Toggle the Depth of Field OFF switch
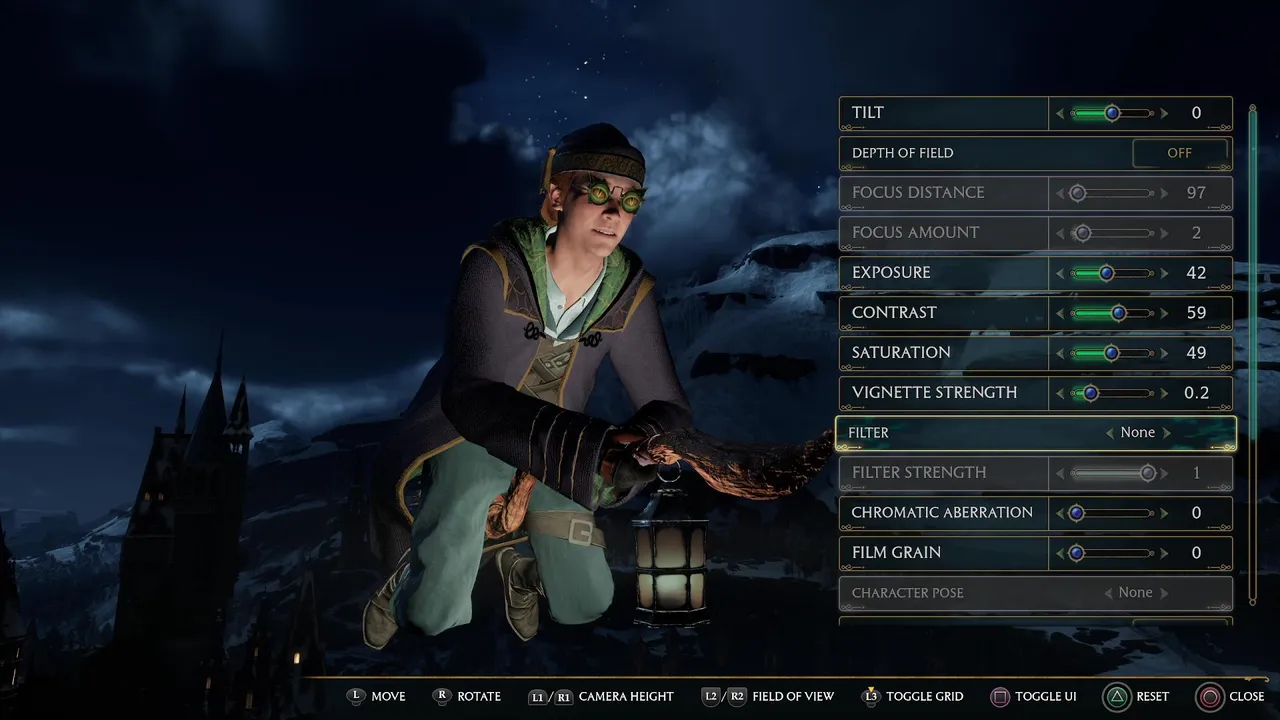The height and width of the screenshot is (720, 1280). coord(1180,153)
